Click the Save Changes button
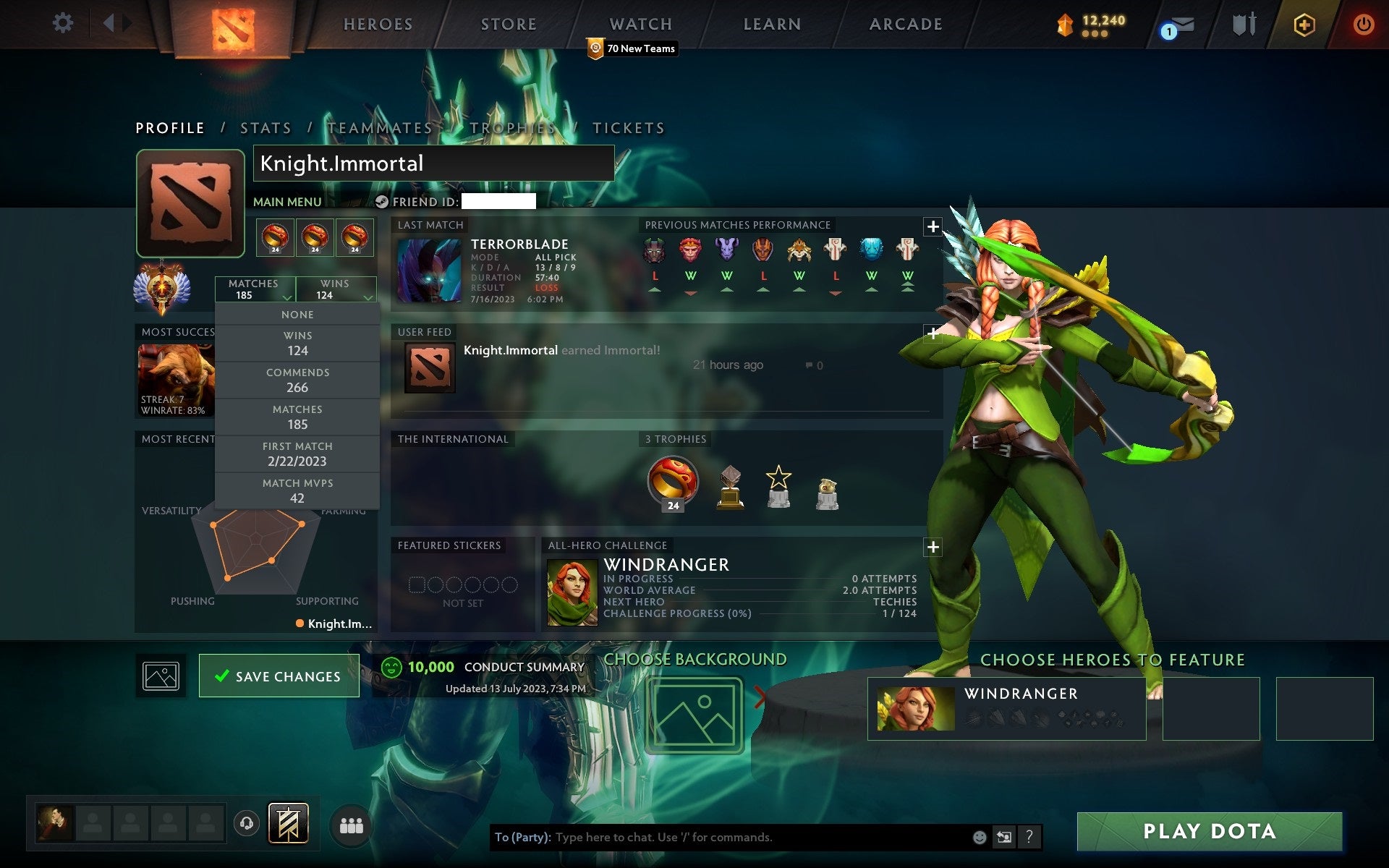Viewport: 1389px width, 868px height. [x=279, y=676]
